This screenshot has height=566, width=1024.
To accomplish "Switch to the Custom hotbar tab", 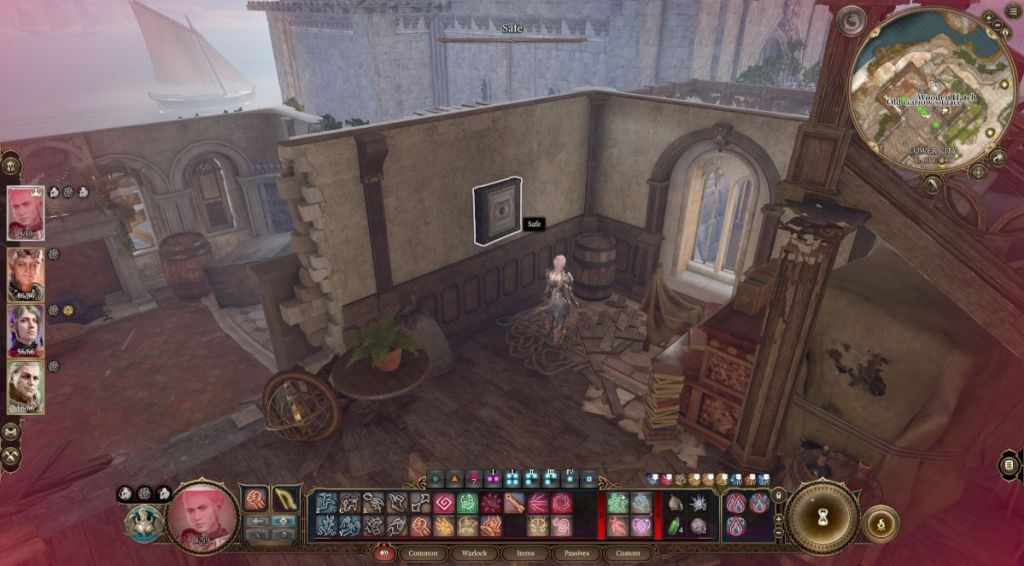I will tap(627, 553).
